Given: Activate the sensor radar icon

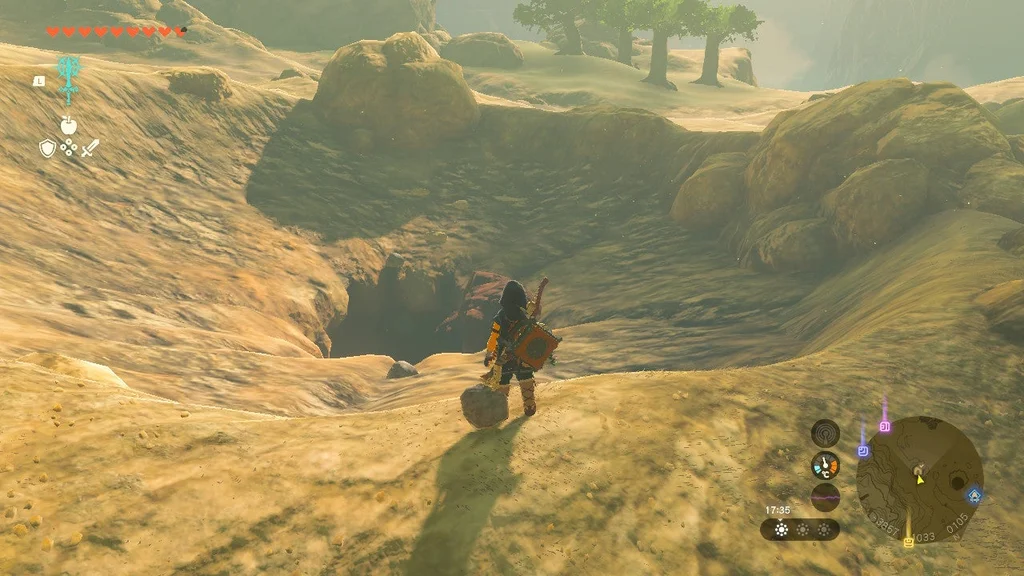Looking at the screenshot, I should point(825,433).
